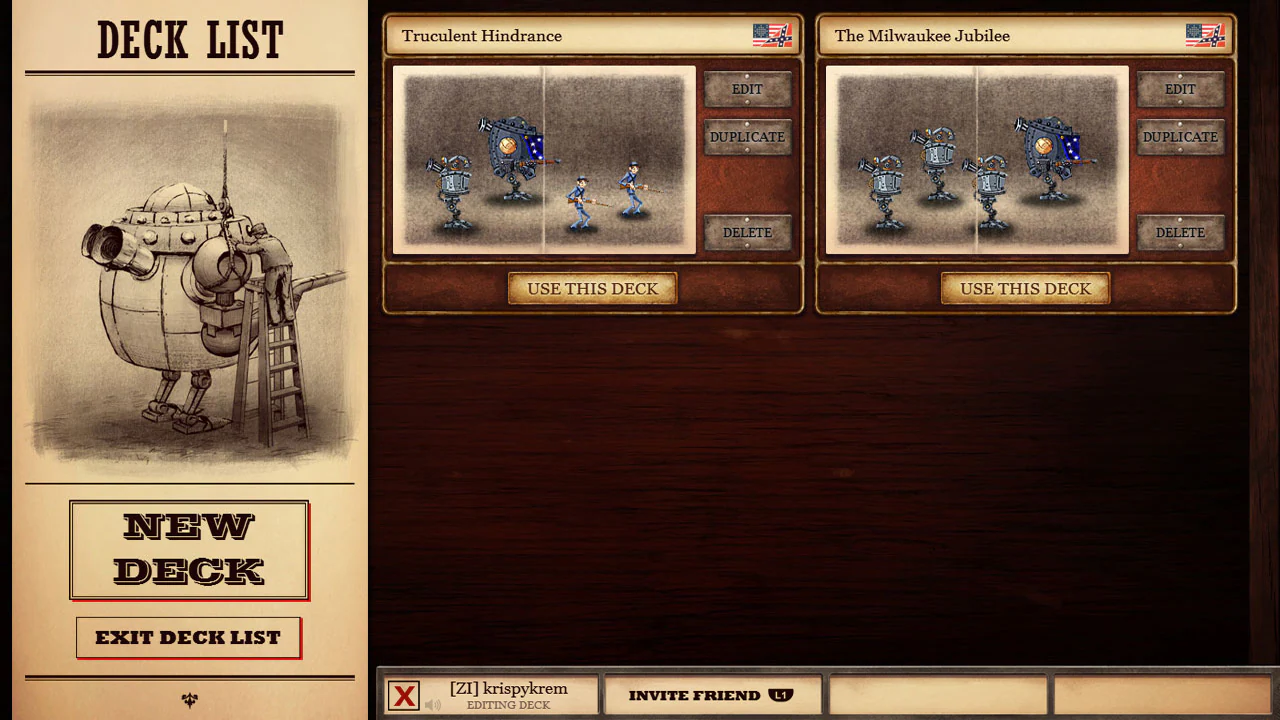Edit the Truculent Hindrance deck

tap(747, 89)
